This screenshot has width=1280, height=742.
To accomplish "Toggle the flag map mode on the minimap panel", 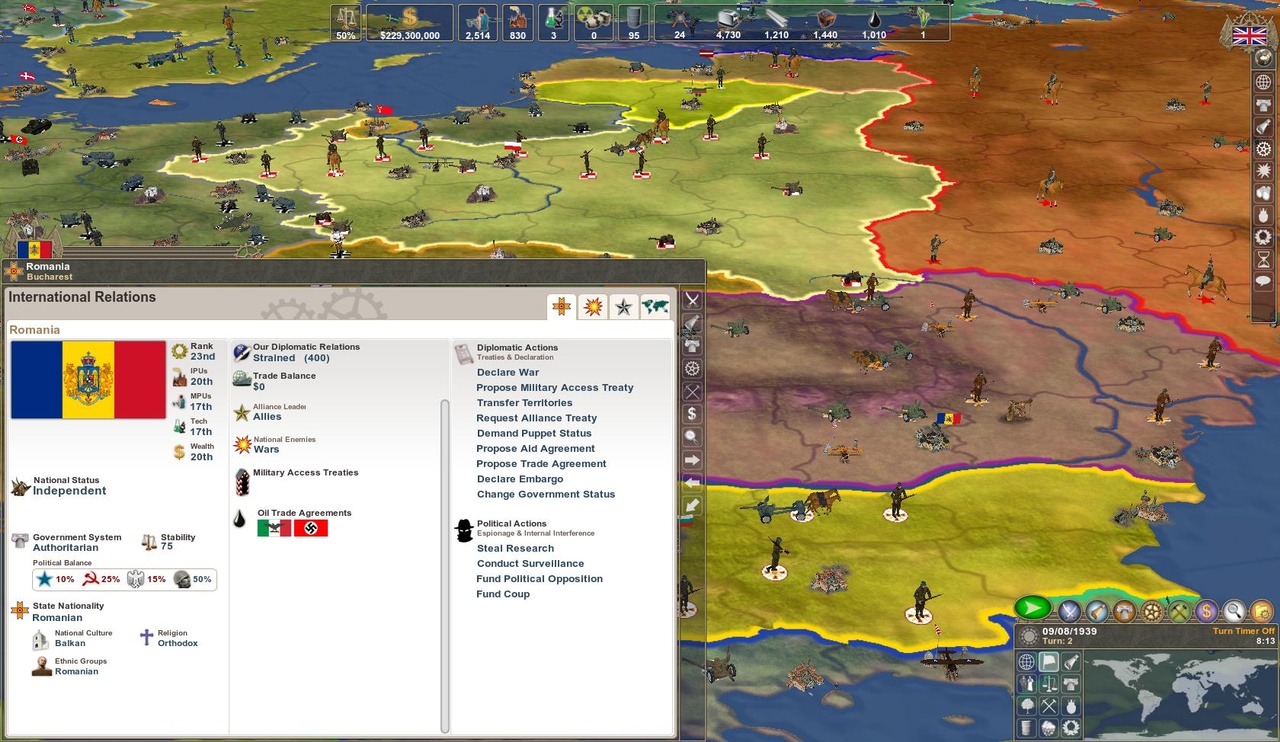I will point(1049,662).
